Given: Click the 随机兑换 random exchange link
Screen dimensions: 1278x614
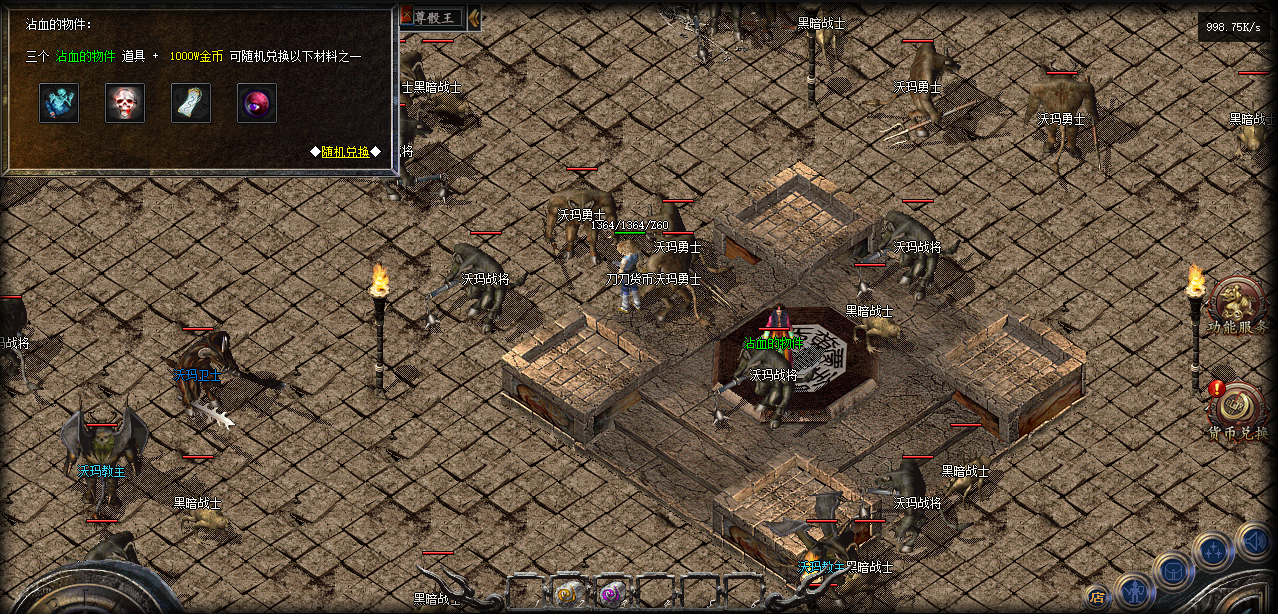Looking at the screenshot, I should pyautogui.click(x=345, y=151).
